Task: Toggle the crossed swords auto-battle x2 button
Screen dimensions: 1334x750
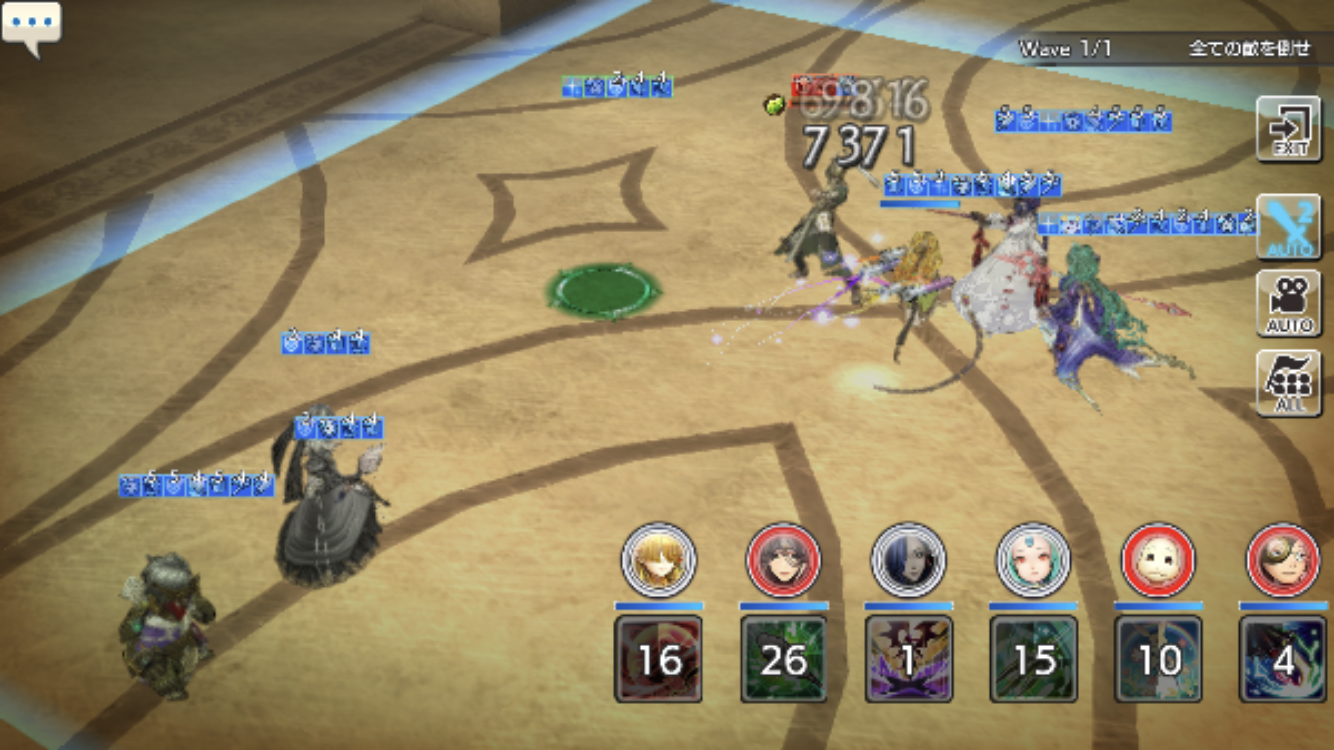Action: coord(1288,227)
